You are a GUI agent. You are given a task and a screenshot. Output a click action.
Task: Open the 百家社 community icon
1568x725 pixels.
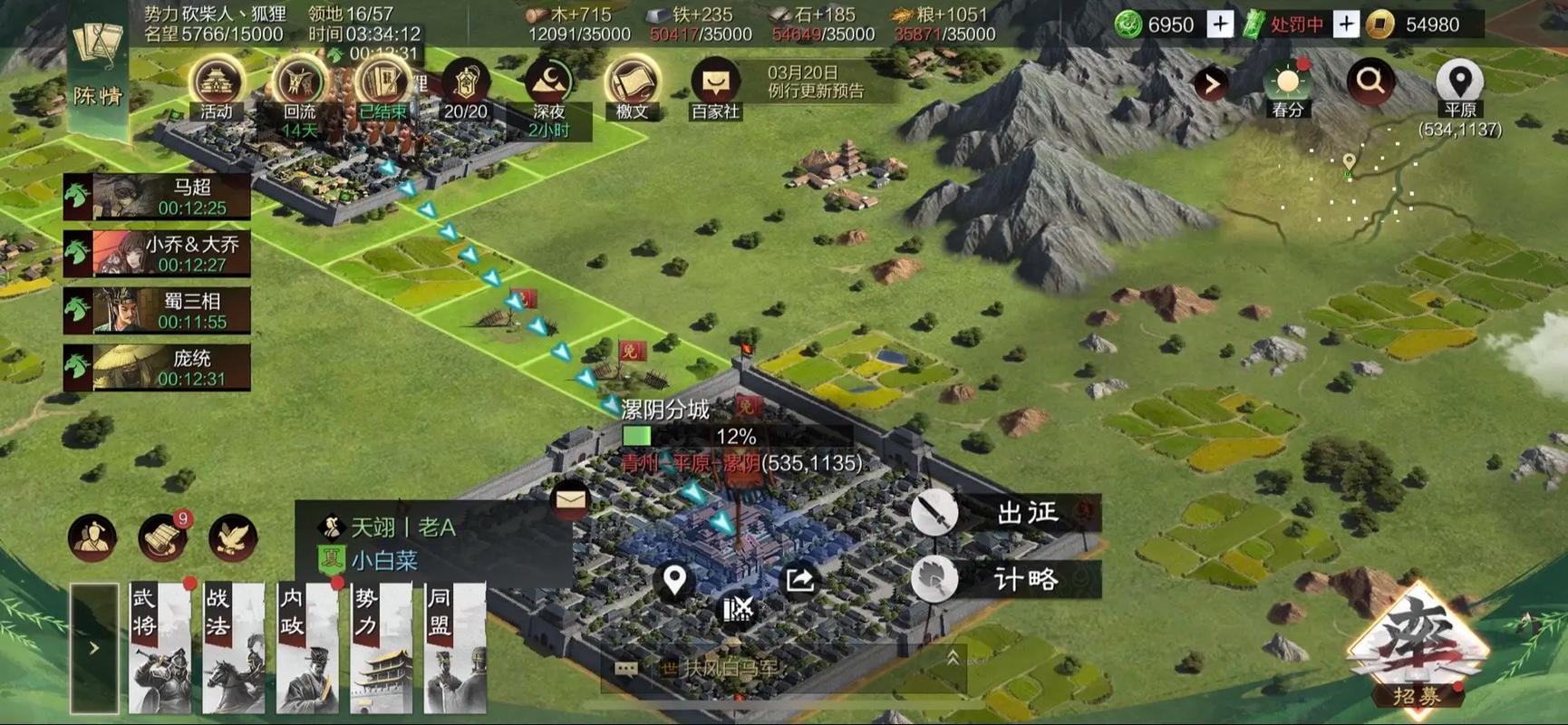pyautogui.click(x=715, y=86)
